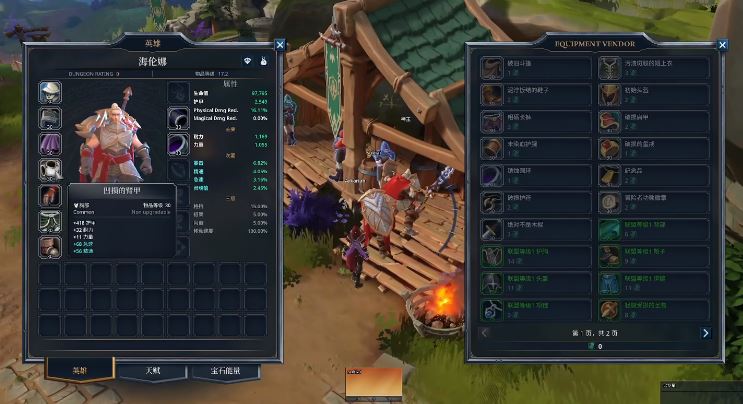Go to next vendor page arrow

(x=705, y=332)
